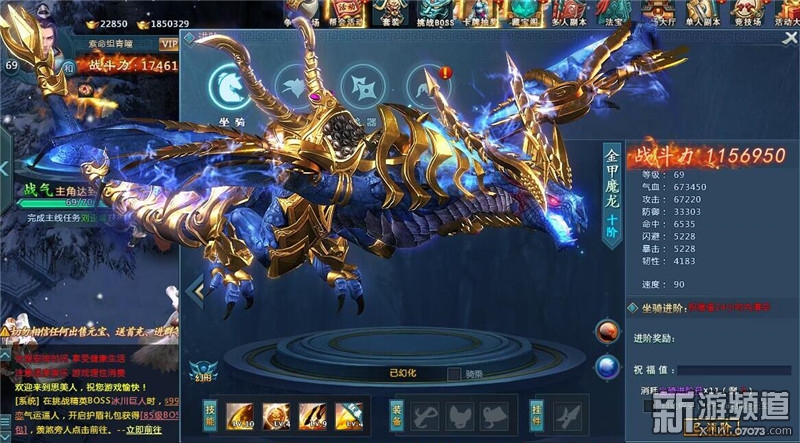Open the shuriken icon tab
This screenshot has width=800, height=443.
pos(361,85)
